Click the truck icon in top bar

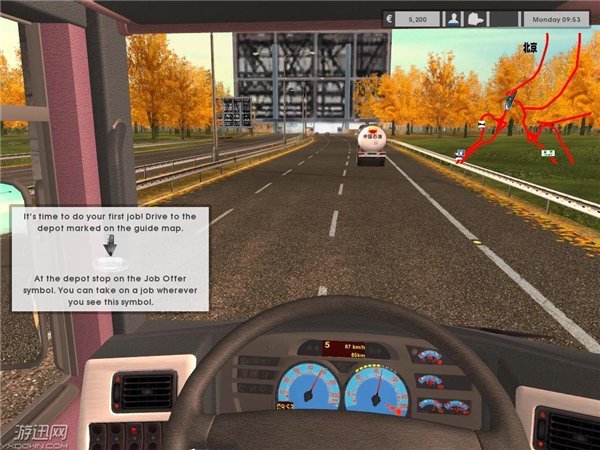click(x=475, y=18)
